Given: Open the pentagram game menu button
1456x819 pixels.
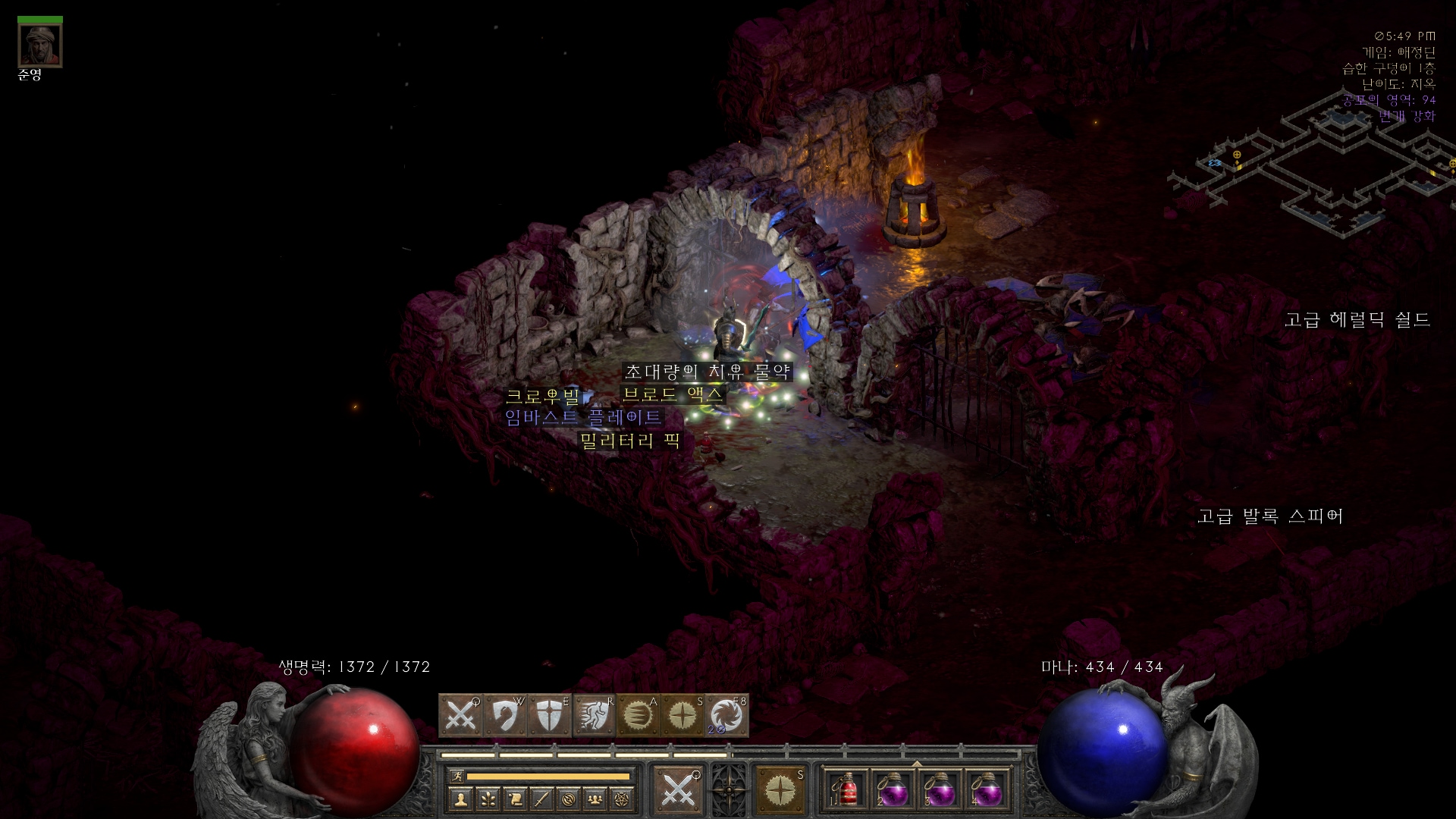Looking at the screenshot, I should [x=623, y=799].
